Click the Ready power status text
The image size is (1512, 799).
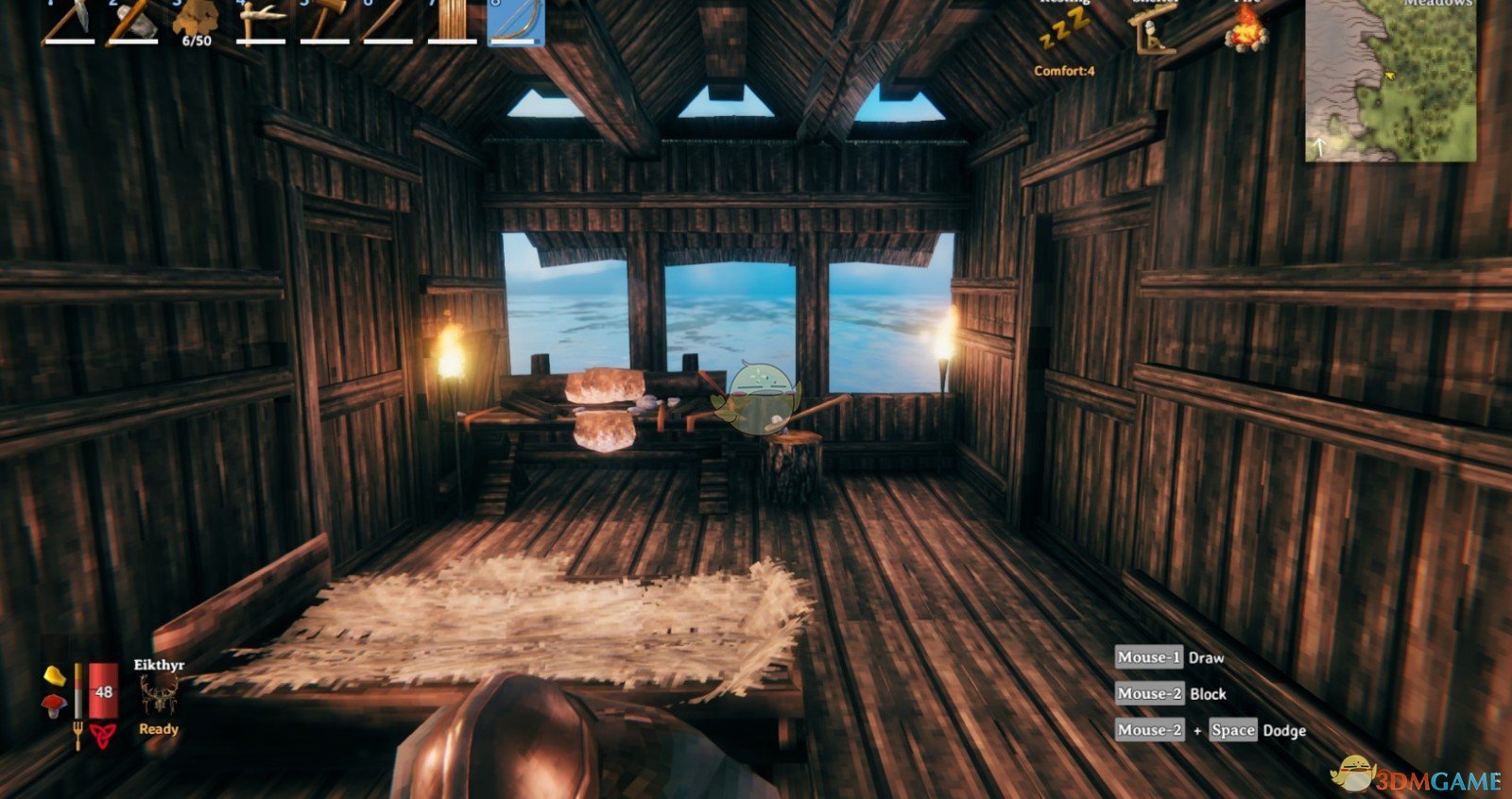click(x=159, y=729)
